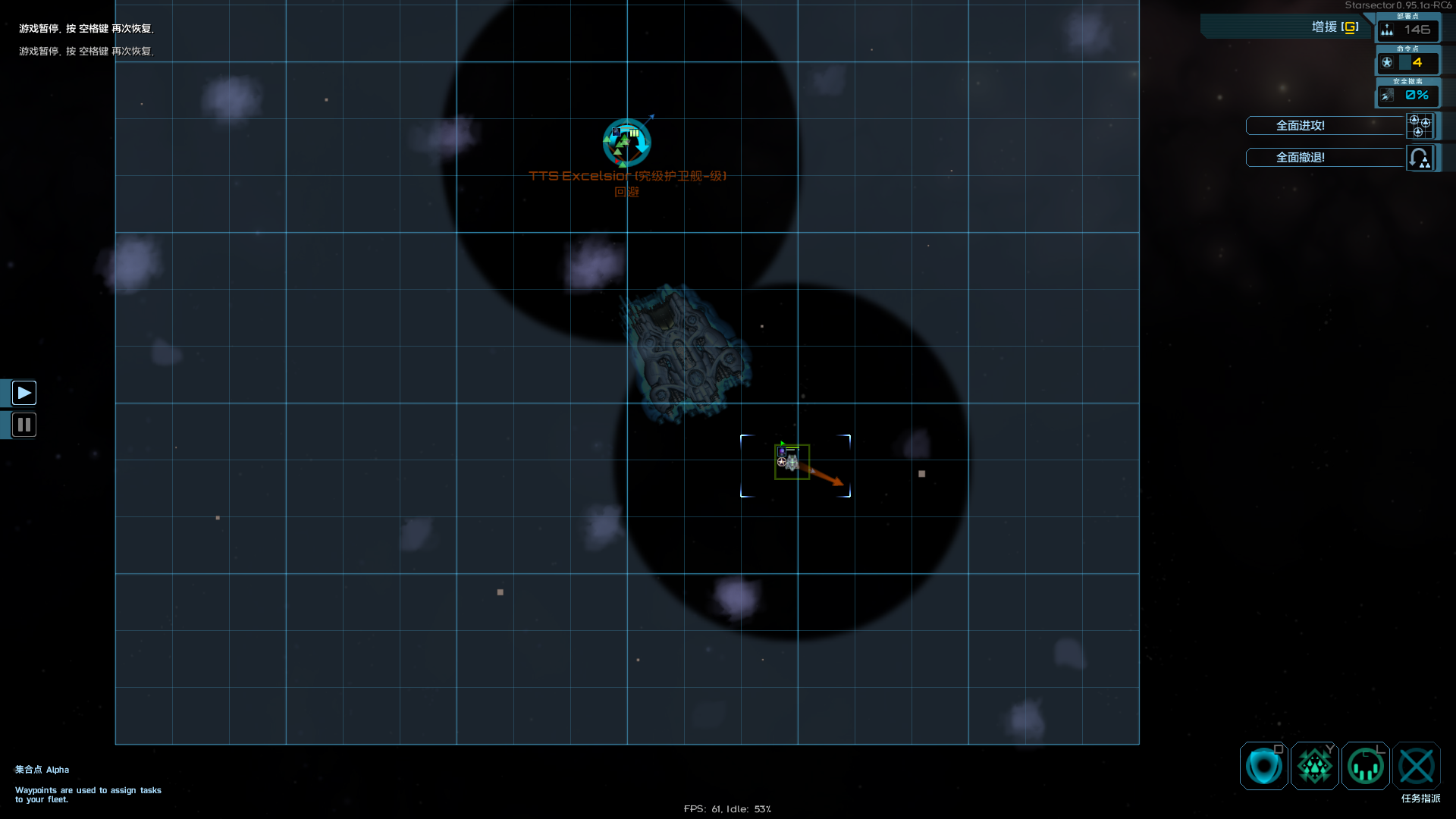
Task: Click the 部署点 deployment points icon
Action: (x=1388, y=30)
